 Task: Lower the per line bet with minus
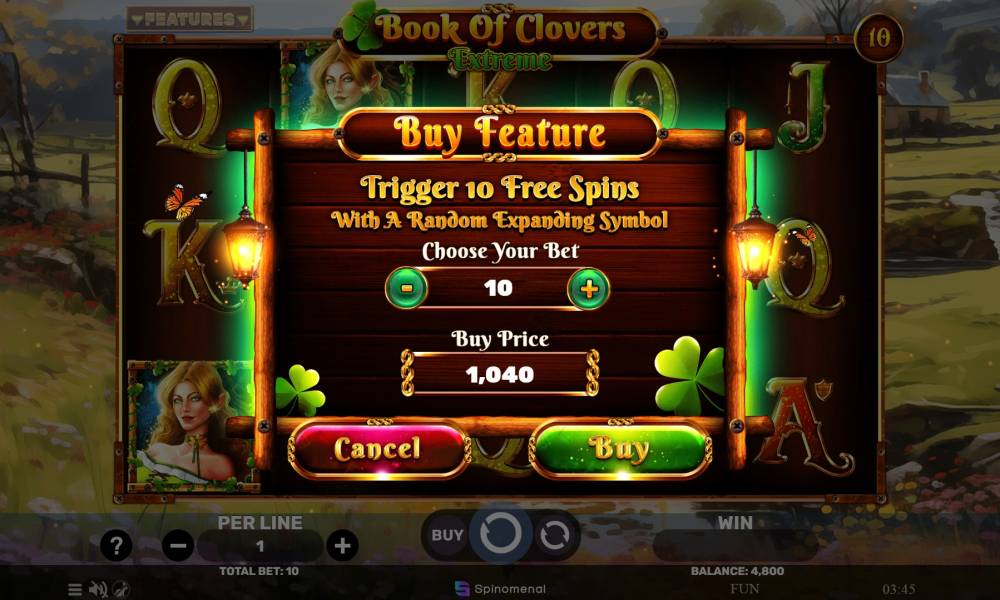pos(178,546)
